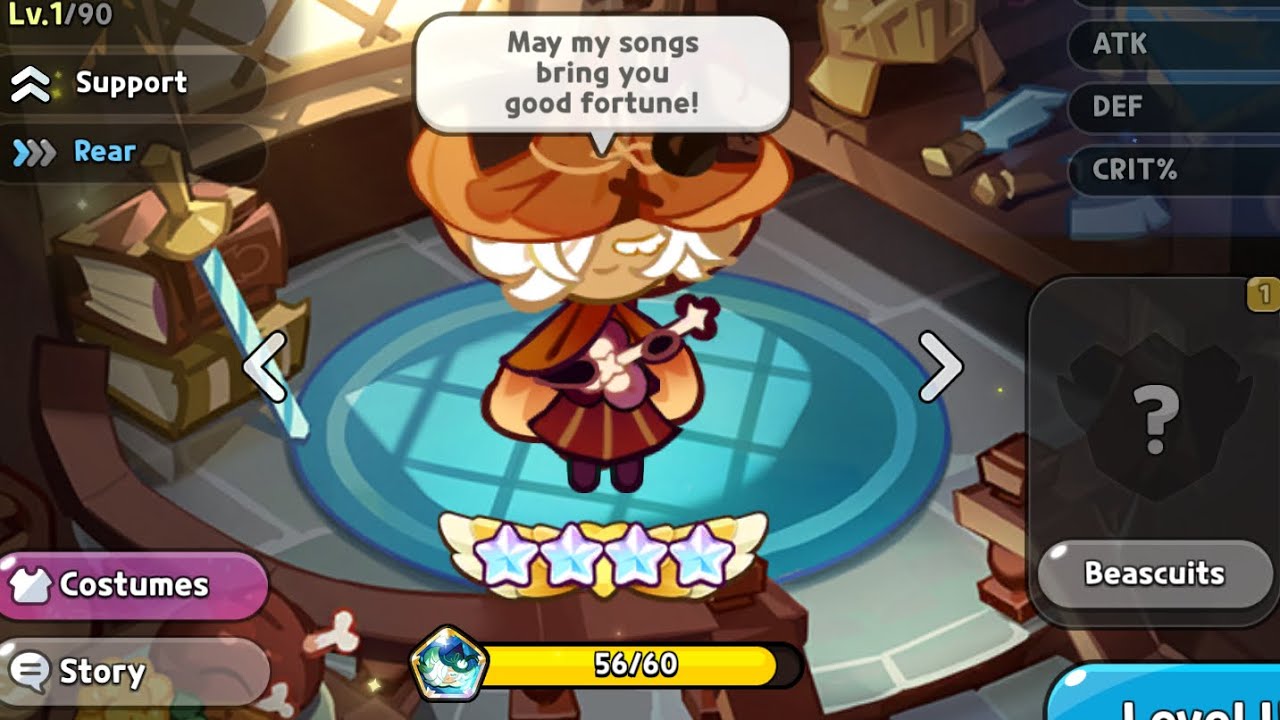Tap the Support cookie type label
The image size is (1280, 720).
click(x=130, y=83)
